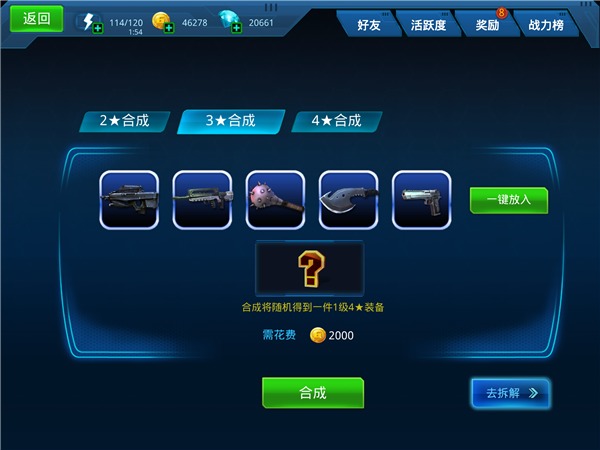600x450 pixels.
Task: Select the silver pistol slot
Action: tap(421, 200)
